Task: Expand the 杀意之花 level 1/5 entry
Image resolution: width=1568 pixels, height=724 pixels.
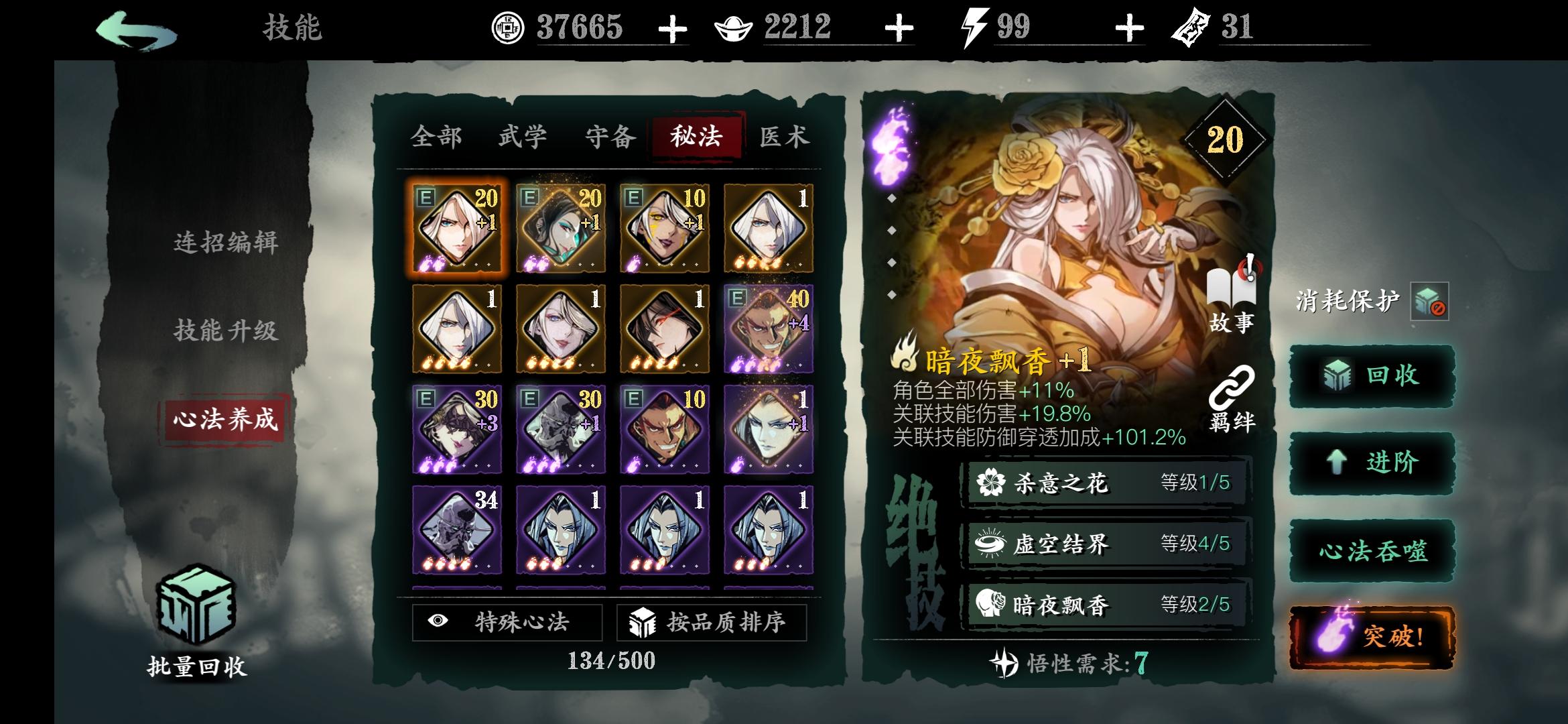Action: 1099,483
